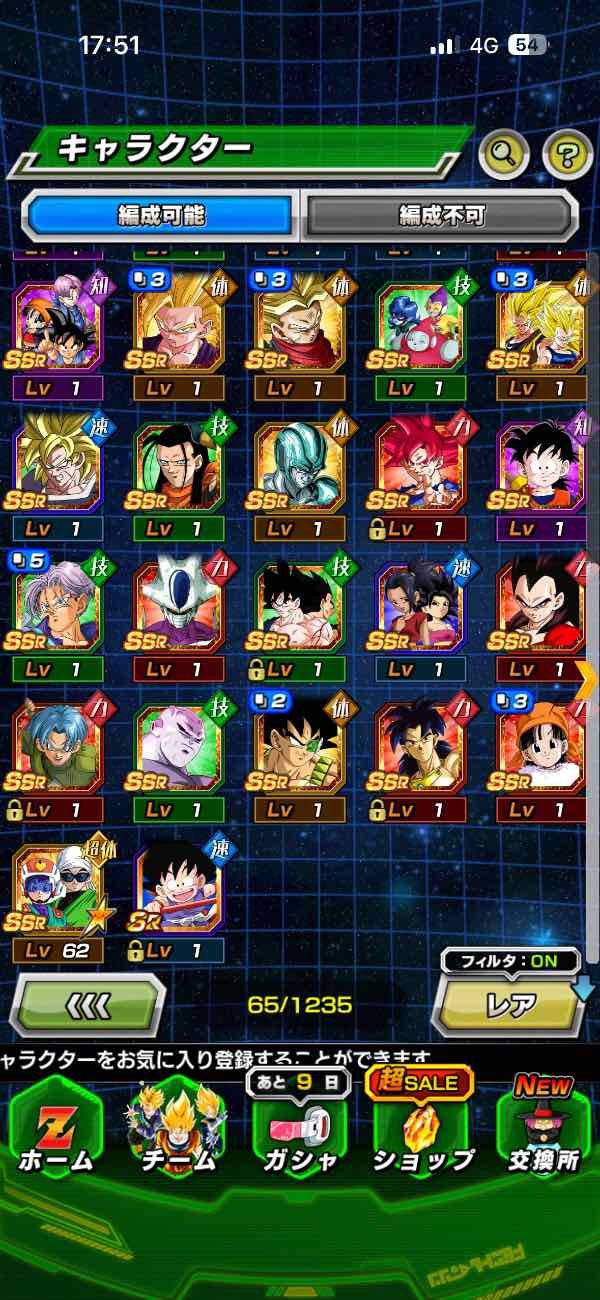Screen dimensions: 600x1300
Task: Change sort order with the レア button
Action: (x=510, y=1004)
